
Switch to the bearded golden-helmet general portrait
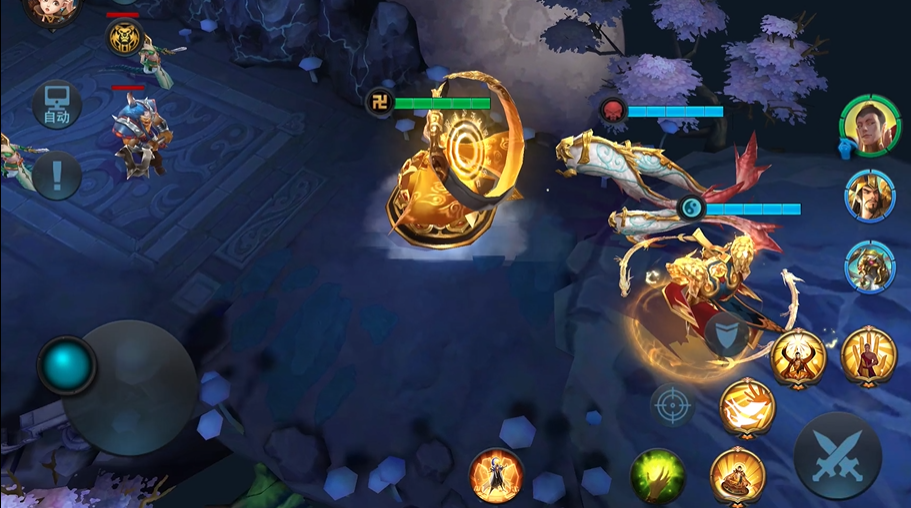[869, 195]
